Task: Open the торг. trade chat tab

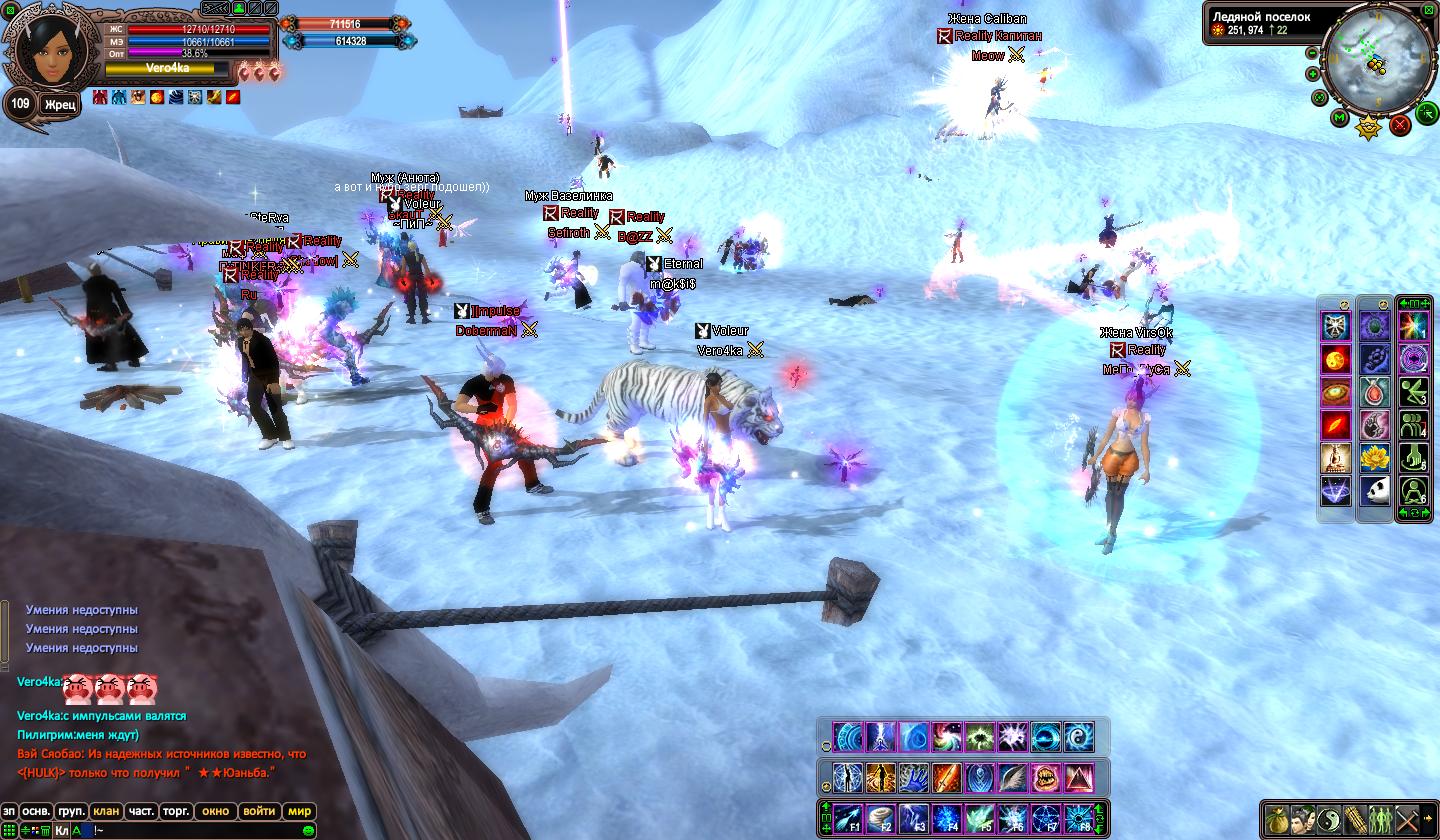Action: click(x=176, y=811)
